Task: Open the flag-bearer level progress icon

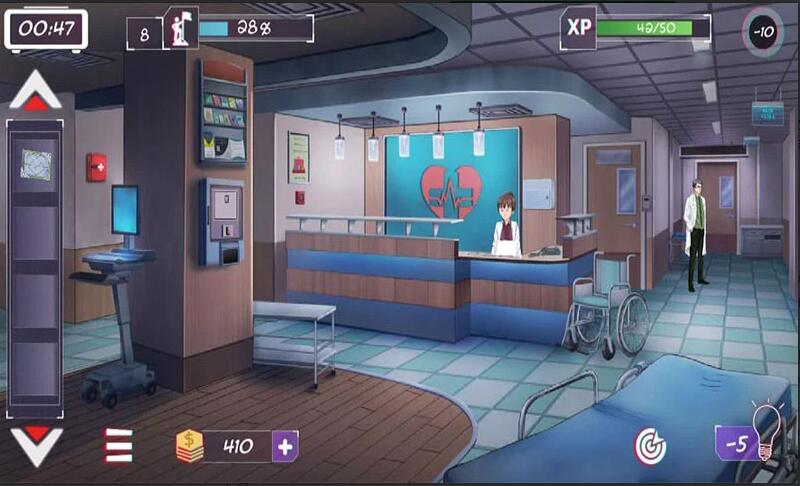Action: pyautogui.click(x=182, y=29)
